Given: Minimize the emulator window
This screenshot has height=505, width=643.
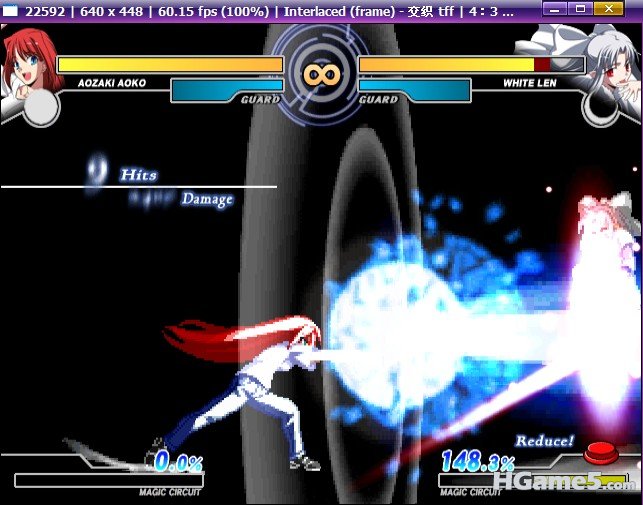Looking at the screenshot, I should (x=555, y=9).
